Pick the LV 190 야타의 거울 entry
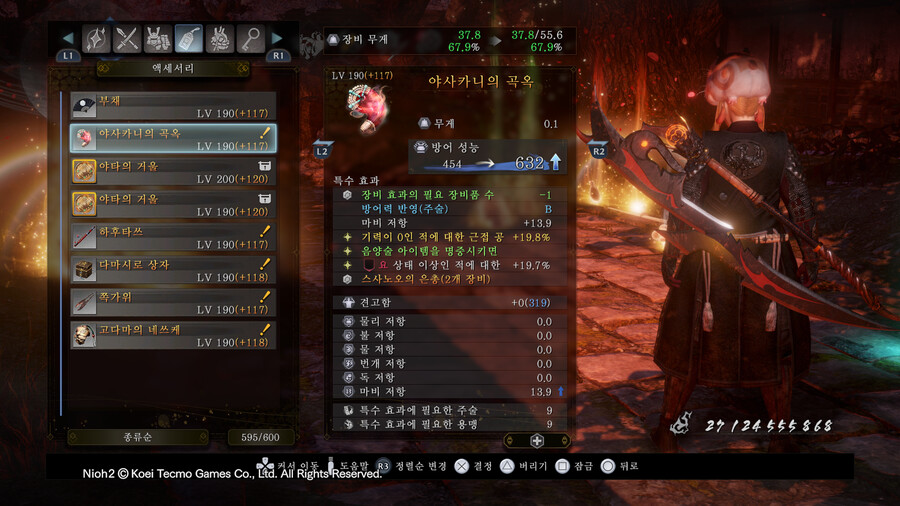Image resolution: width=900 pixels, height=506 pixels. (x=172, y=204)
